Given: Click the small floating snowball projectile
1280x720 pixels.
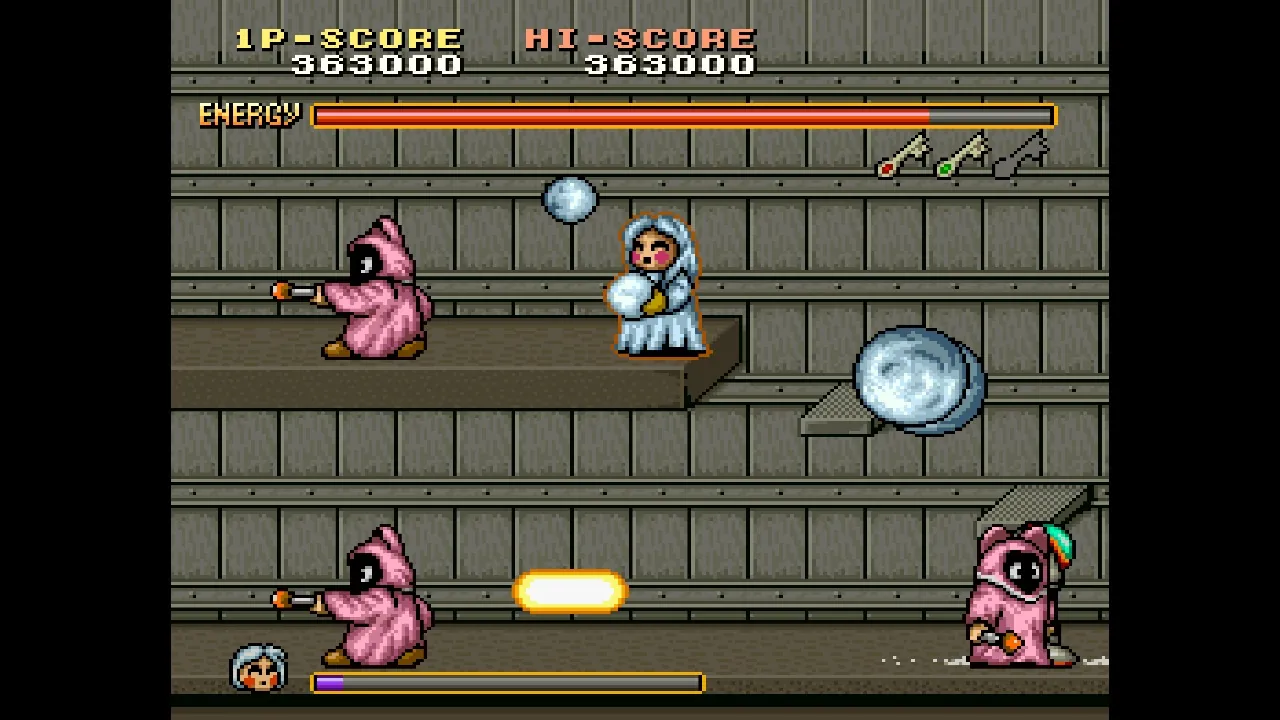Looking at the screenshot, I should click(569, 198).
